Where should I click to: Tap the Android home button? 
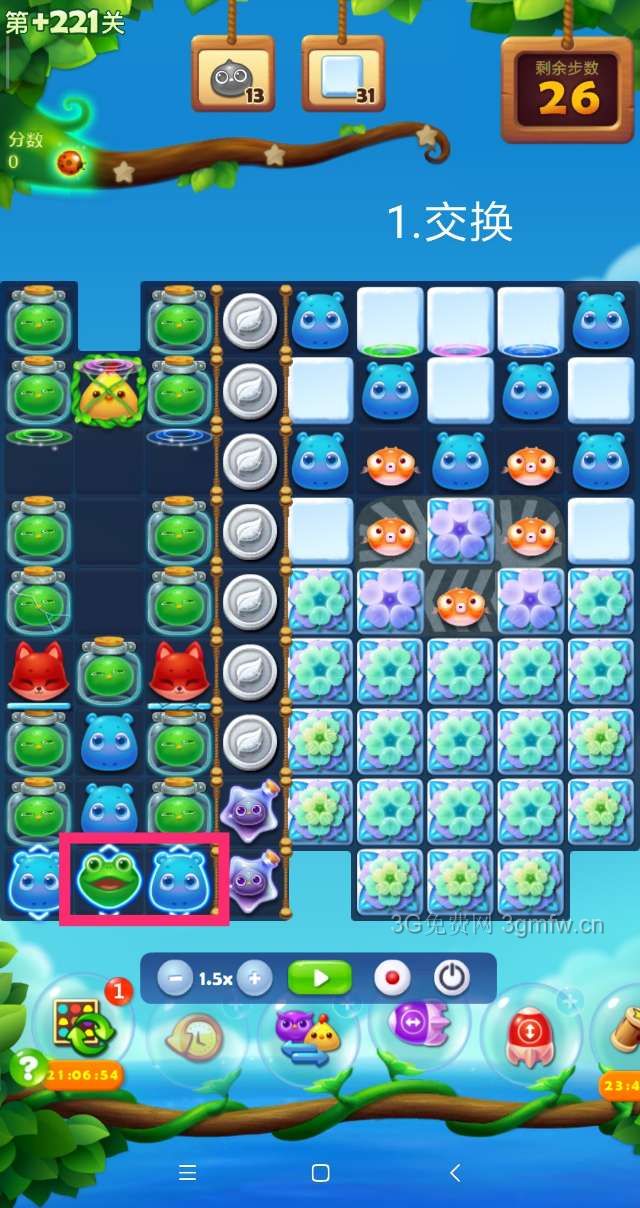(x=320, y=1172)
